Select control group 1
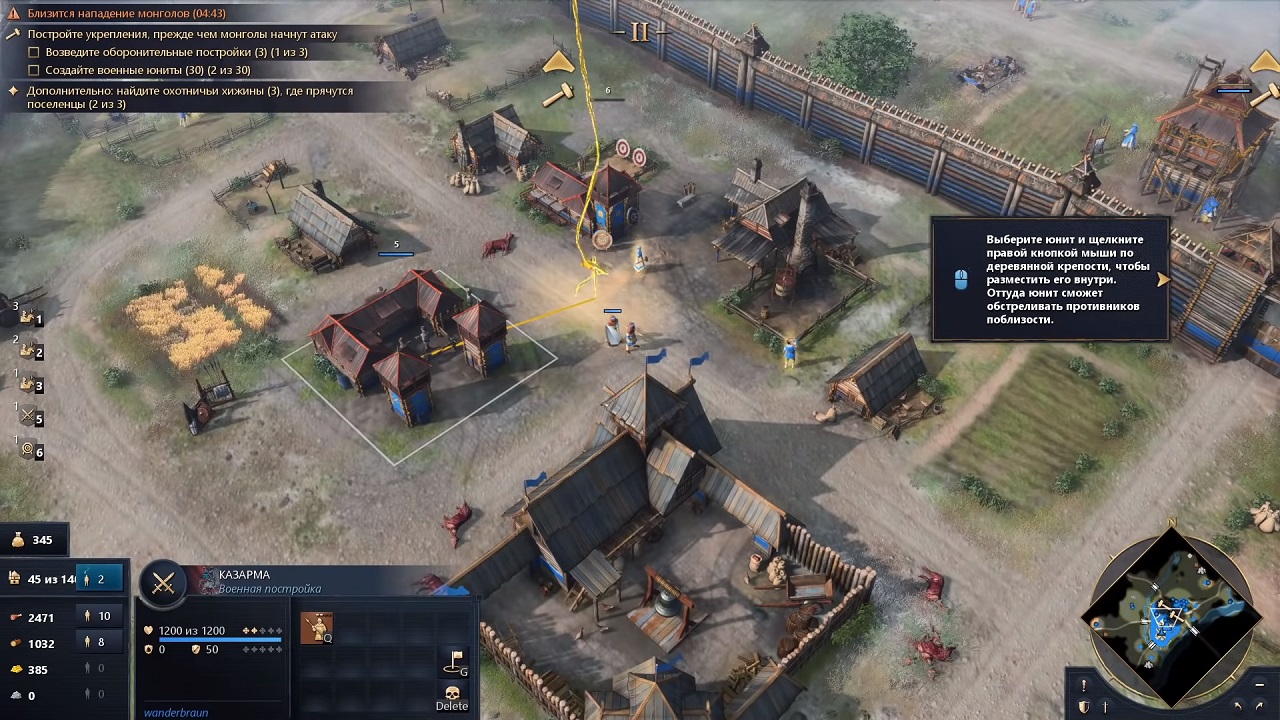This screenshot has height=720, width=1280. pyautogui.click(x=30, y=318)
